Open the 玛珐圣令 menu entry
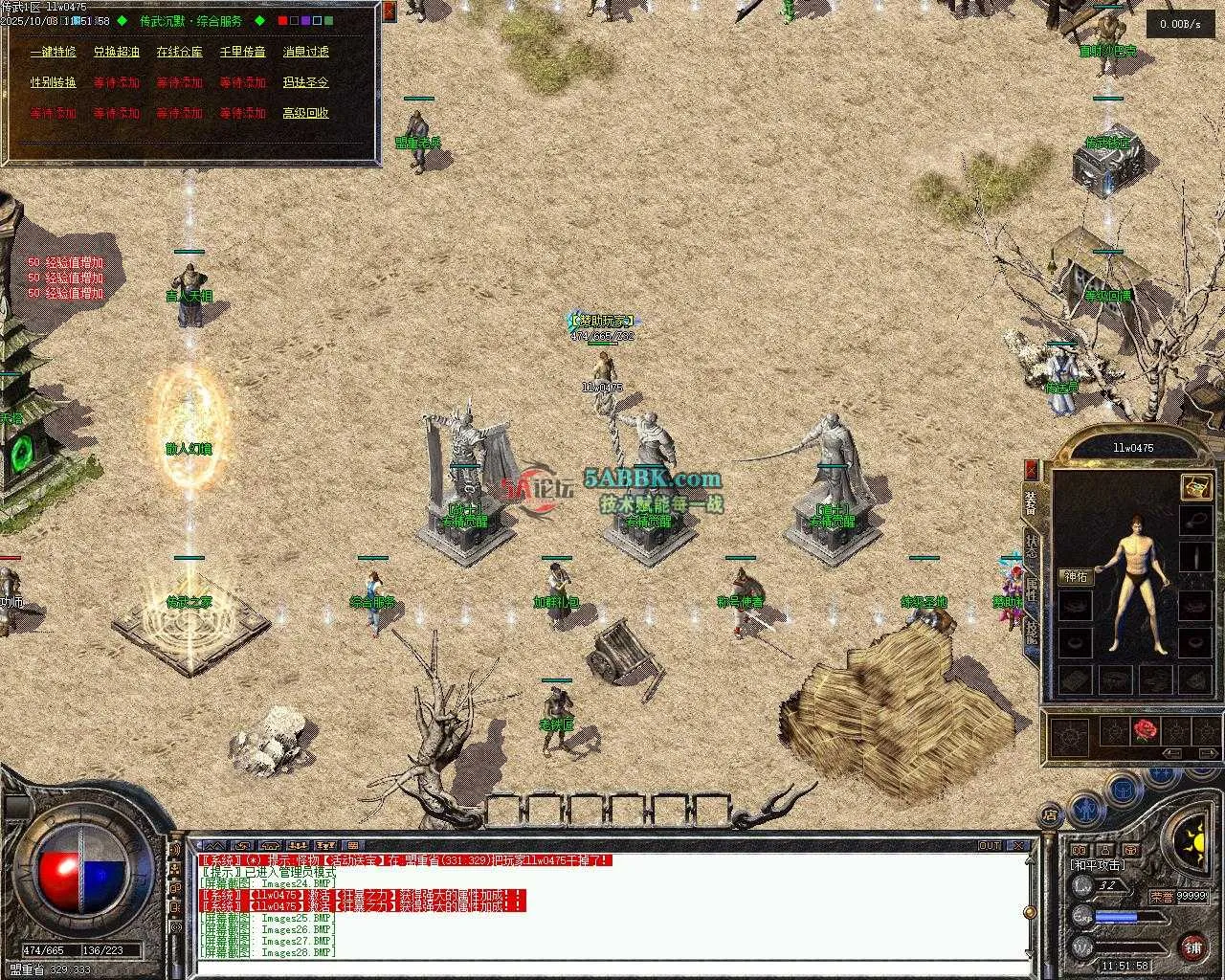1225x980 pixels. [x=305, y=82]
